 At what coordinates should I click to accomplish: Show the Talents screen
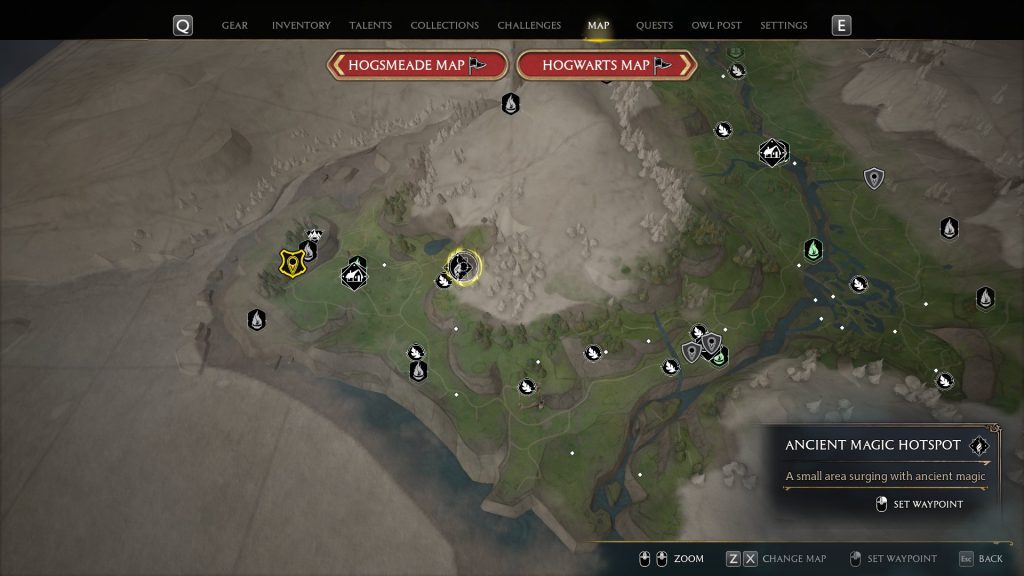point(370,25)
